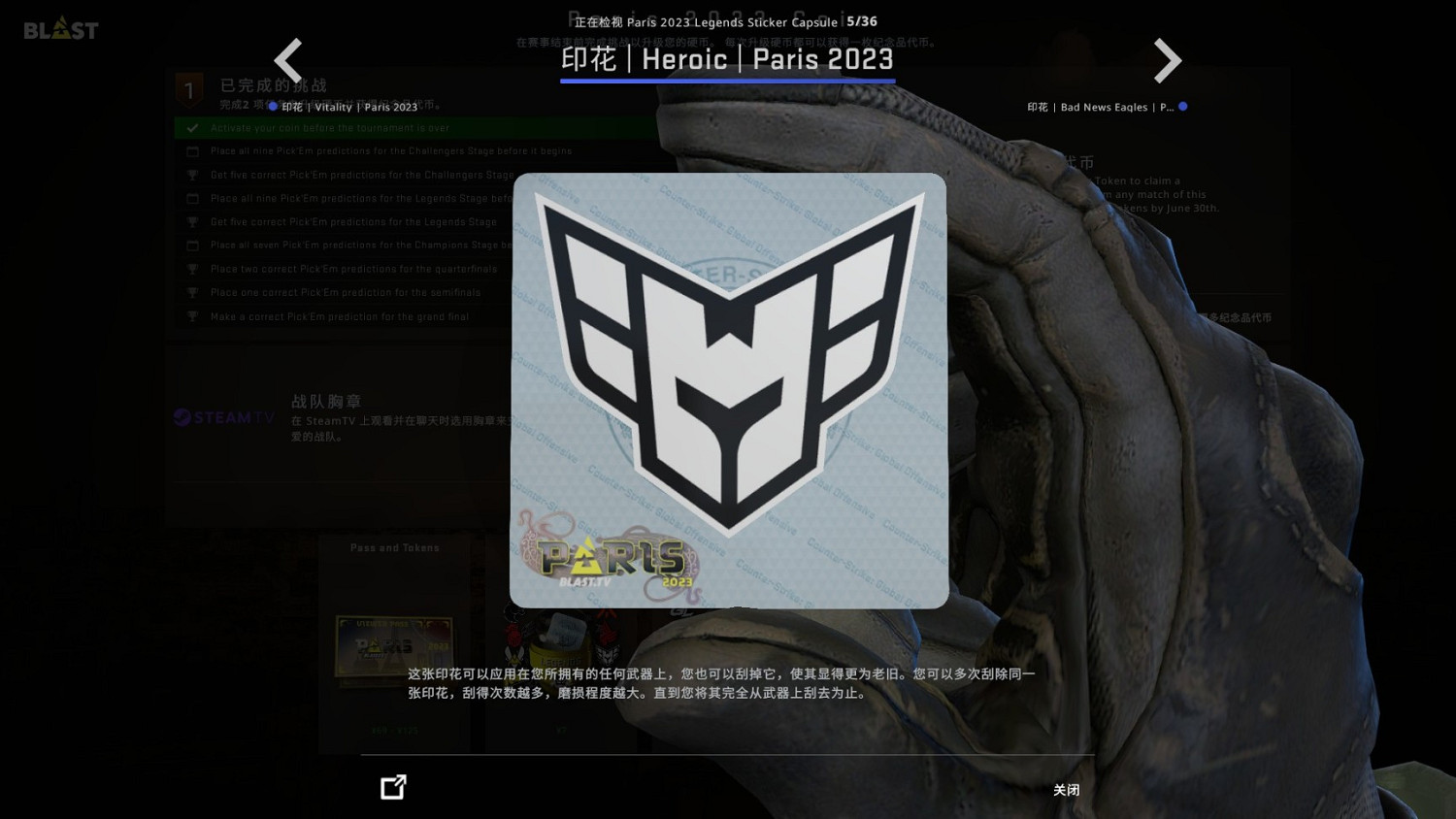1456x819 pixels.
Task: Click the numbered badge next to 已完成的挑战
Action: click(189, 89)
